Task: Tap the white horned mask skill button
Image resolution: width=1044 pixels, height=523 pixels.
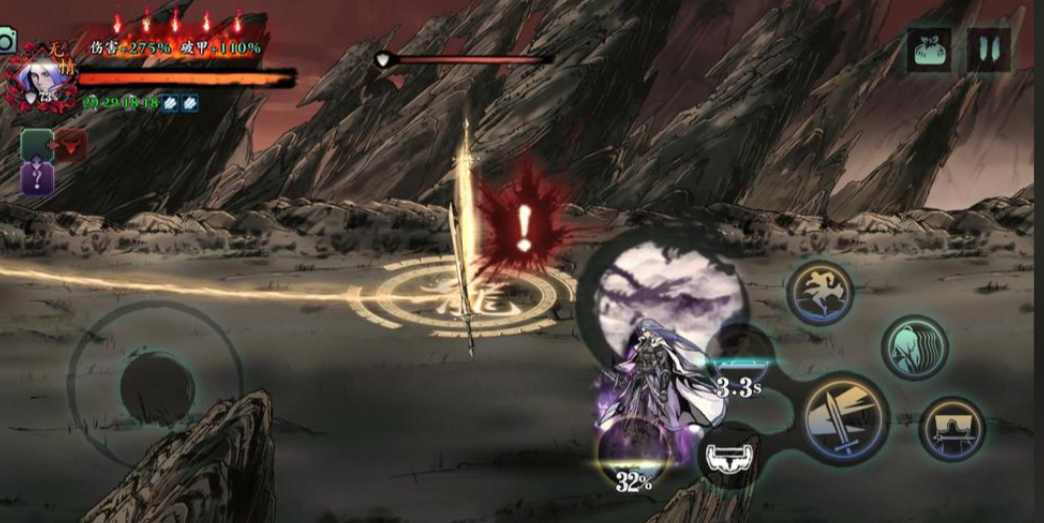Action: [x=727, y=456]
